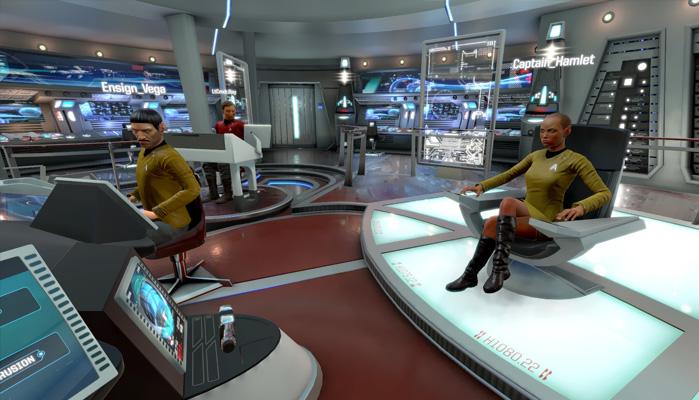
Task: Select the Ensign_Vega player name tag
Action: point(133,88)
